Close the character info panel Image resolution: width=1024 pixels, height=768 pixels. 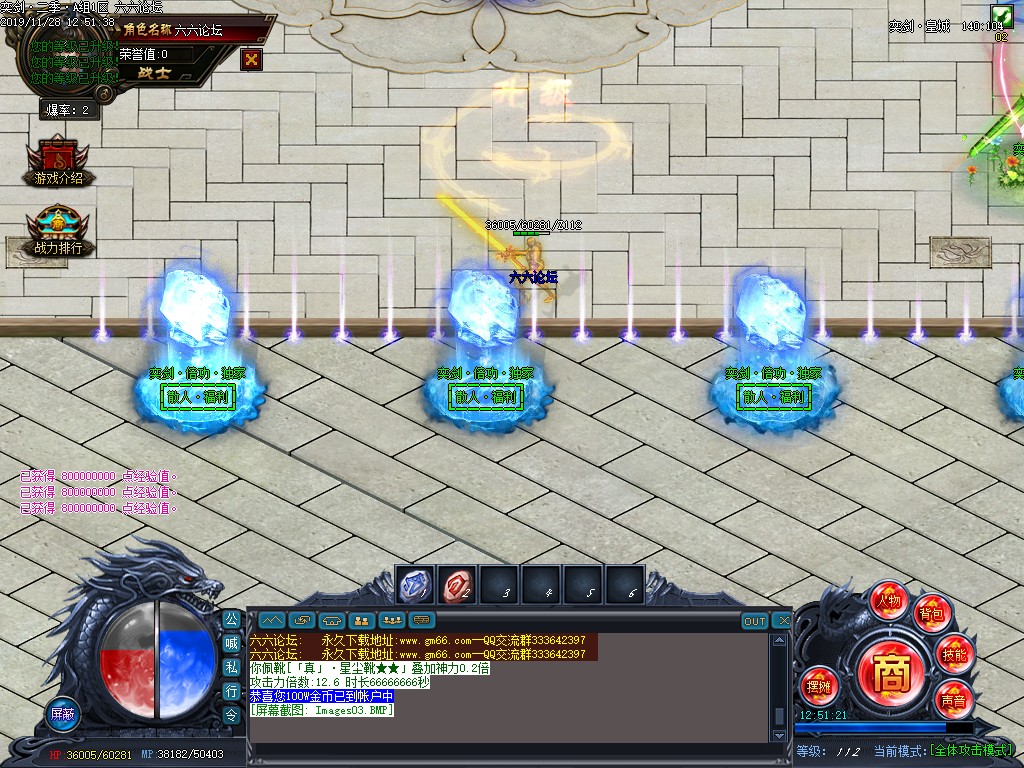(x=252, y=59)
